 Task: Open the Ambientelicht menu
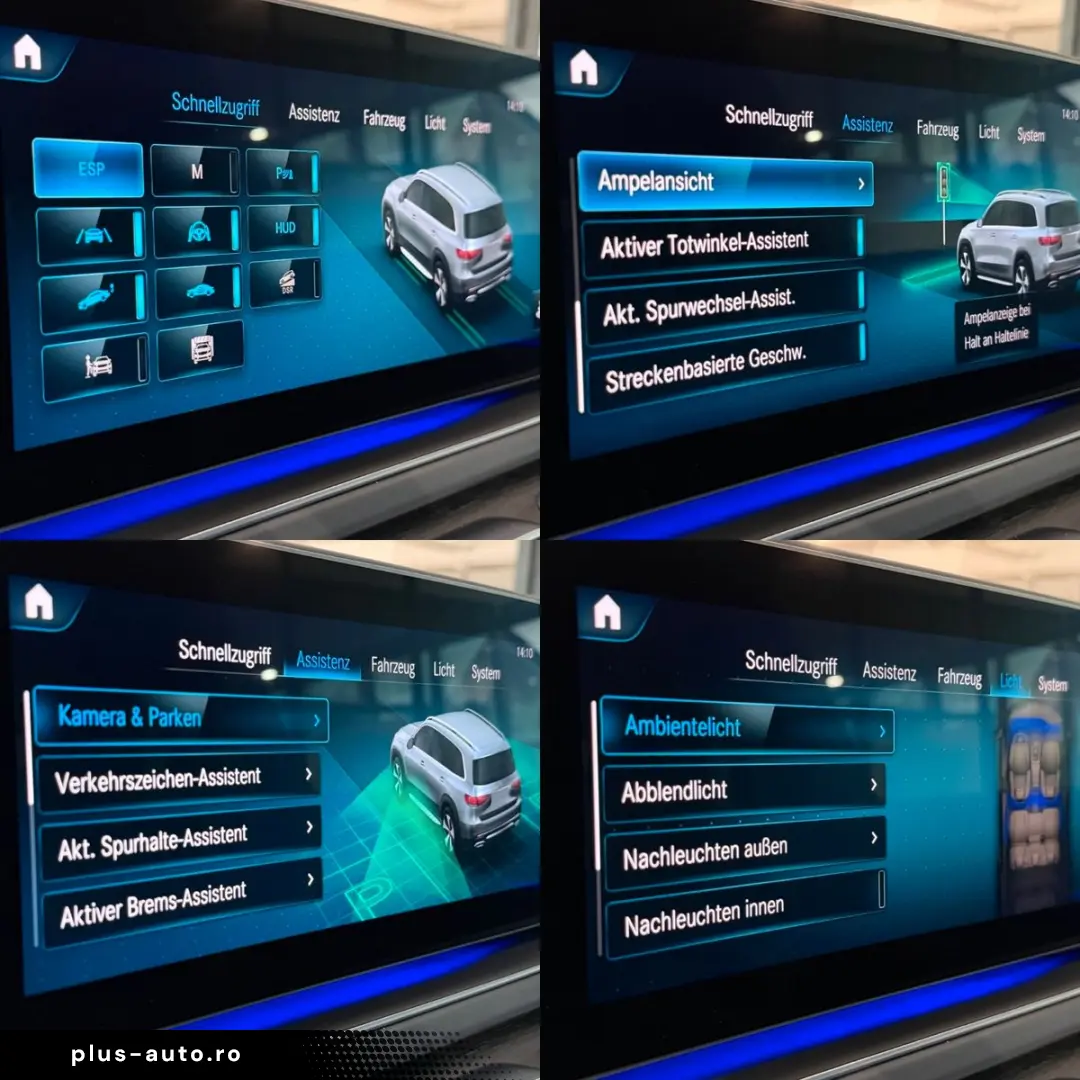coord(745,726)
